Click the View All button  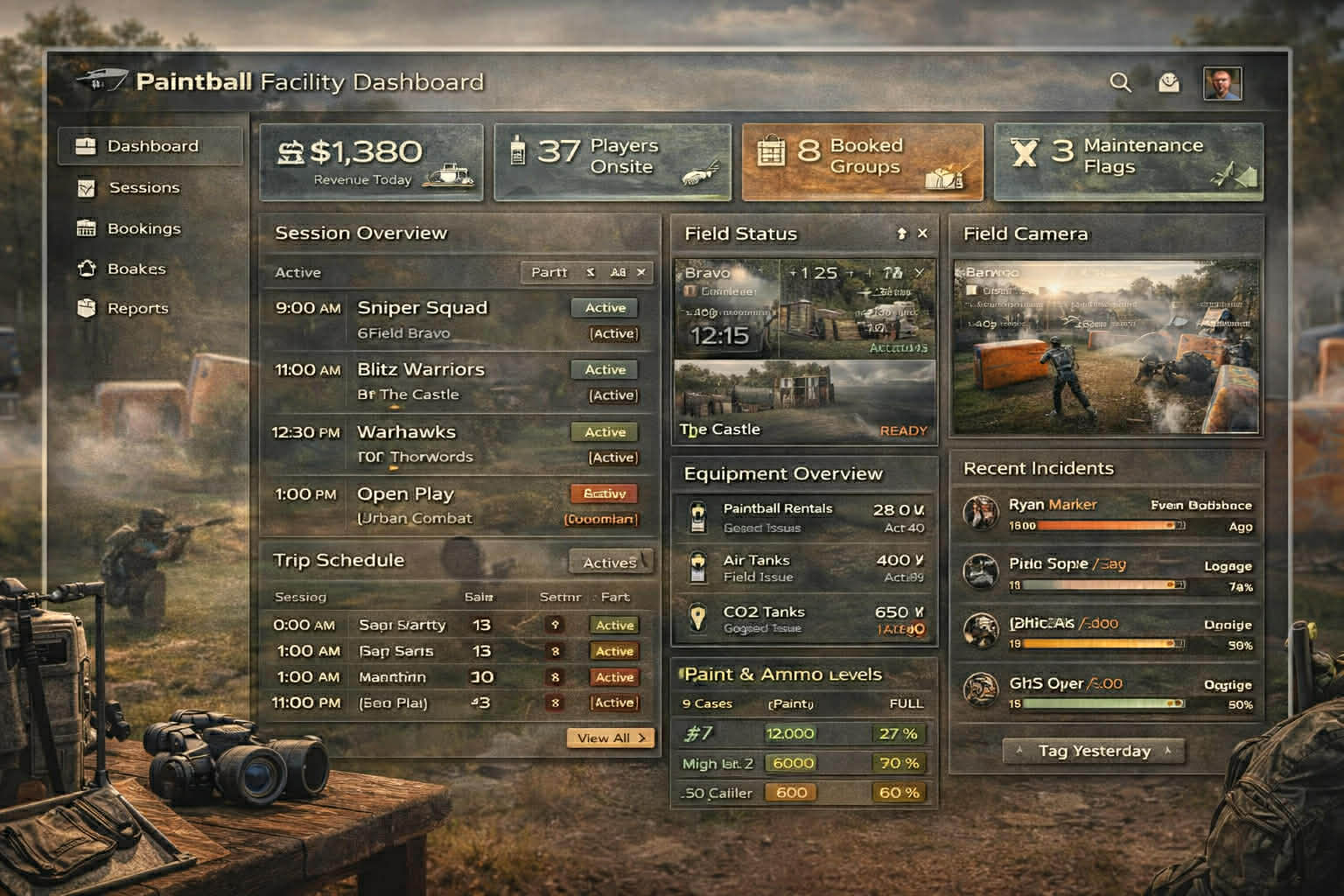(x=610, y=738)
